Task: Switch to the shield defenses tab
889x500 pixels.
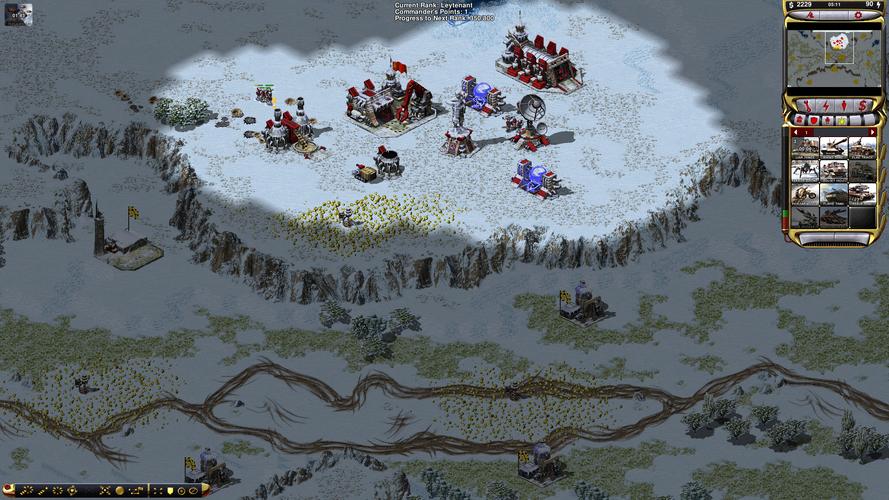Action: click(x=813, y=120)
